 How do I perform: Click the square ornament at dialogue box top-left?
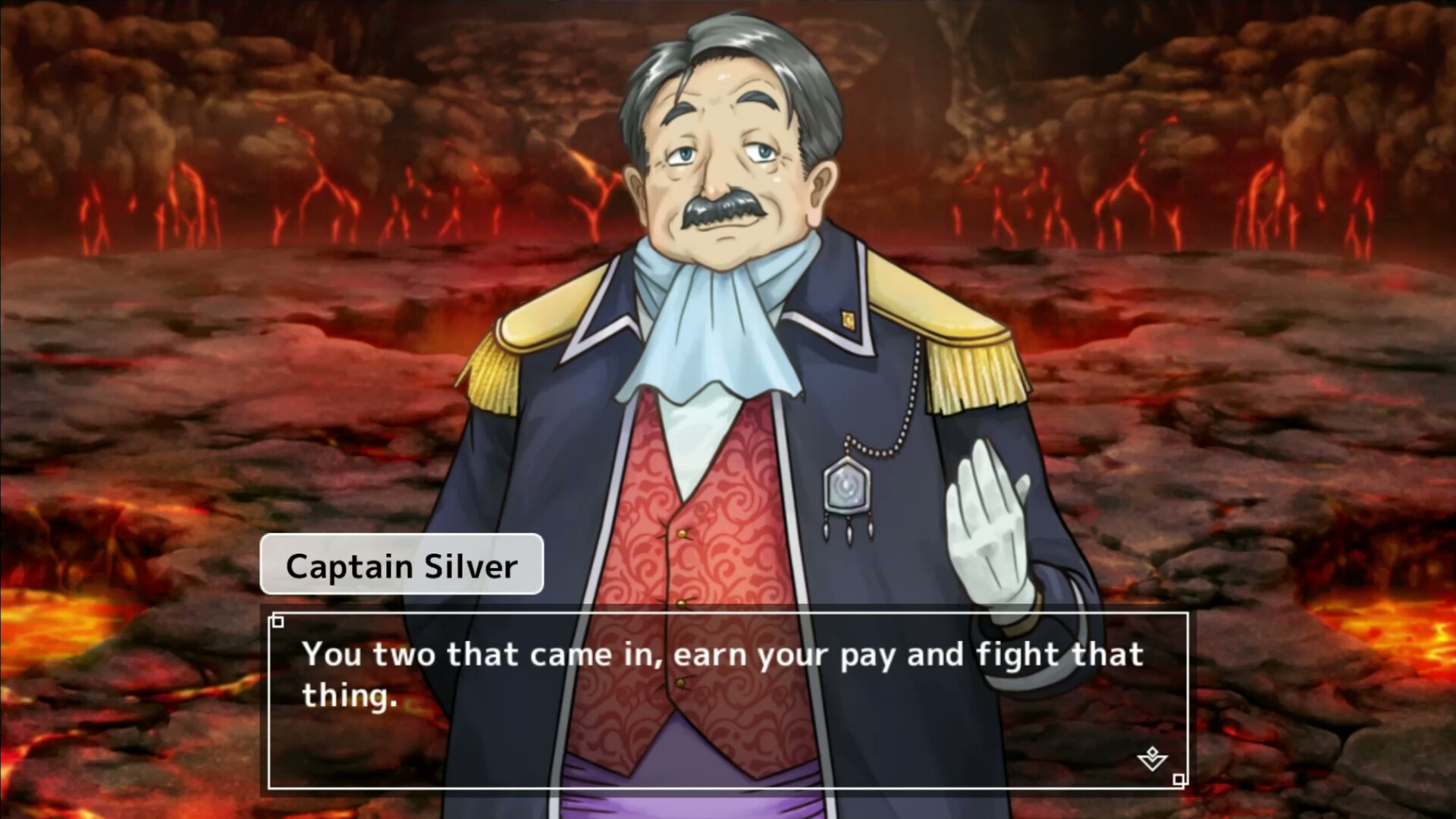coord(278,623)
